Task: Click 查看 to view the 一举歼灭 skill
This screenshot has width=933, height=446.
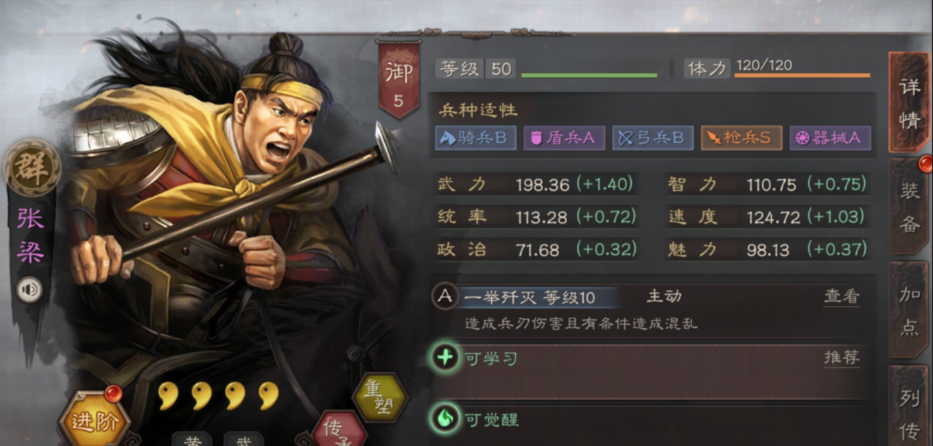Action: [x=841, y=297]
